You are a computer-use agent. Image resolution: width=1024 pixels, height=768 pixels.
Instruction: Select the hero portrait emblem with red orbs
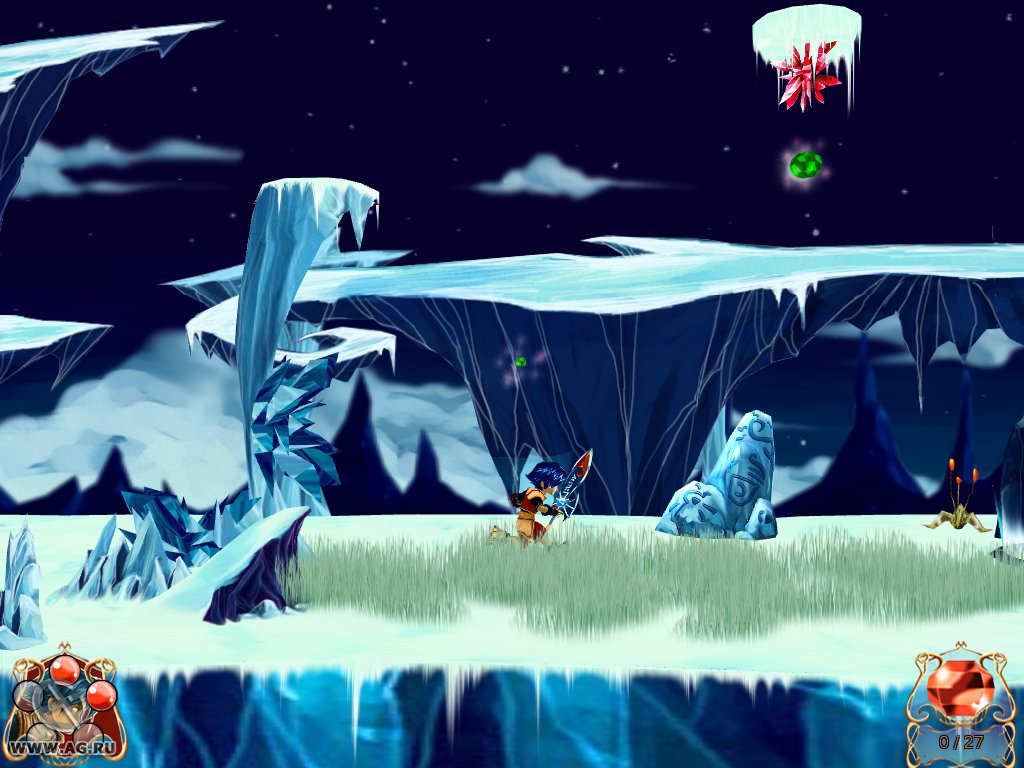point(63,700)
